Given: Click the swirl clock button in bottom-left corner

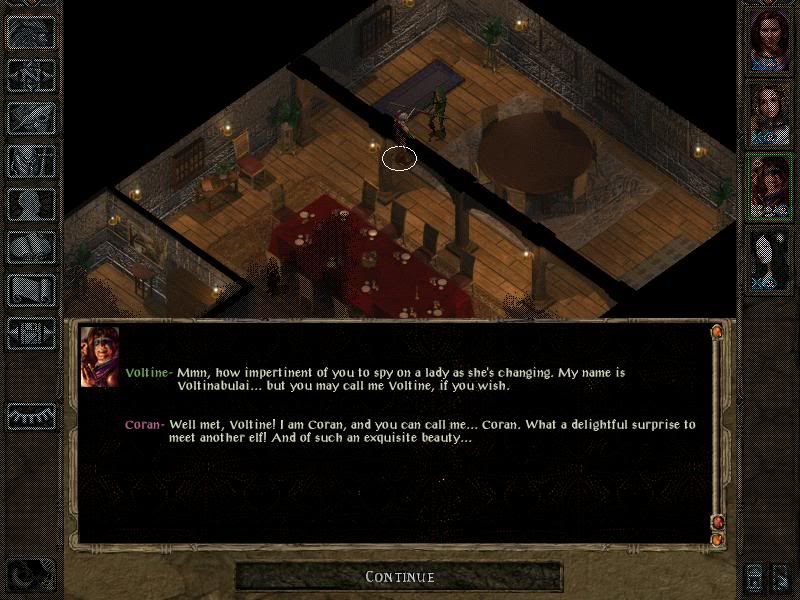Looking at the screenshot, I should tap(31, 576).
